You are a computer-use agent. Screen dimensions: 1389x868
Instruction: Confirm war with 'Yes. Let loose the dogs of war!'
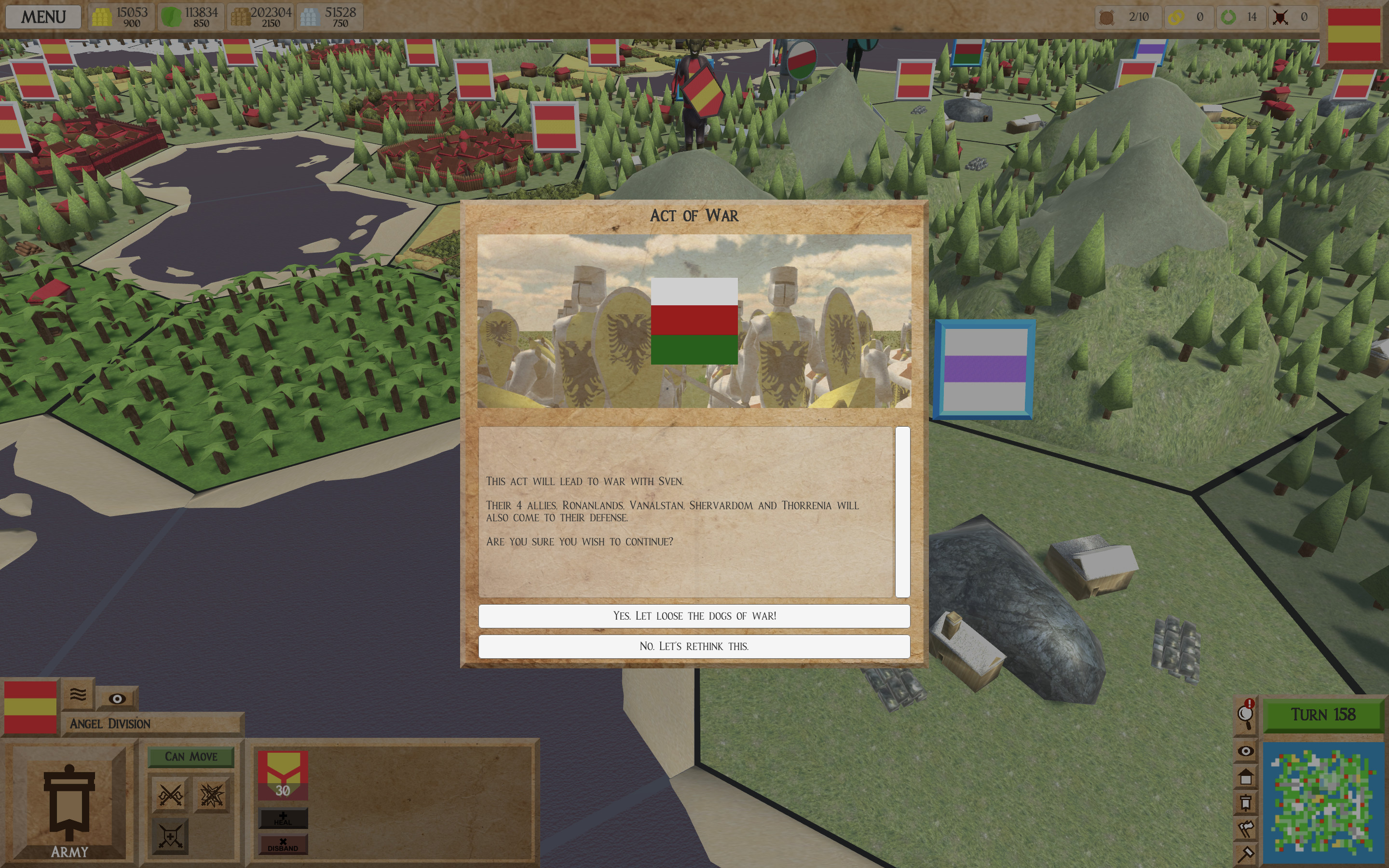(694, 615)
